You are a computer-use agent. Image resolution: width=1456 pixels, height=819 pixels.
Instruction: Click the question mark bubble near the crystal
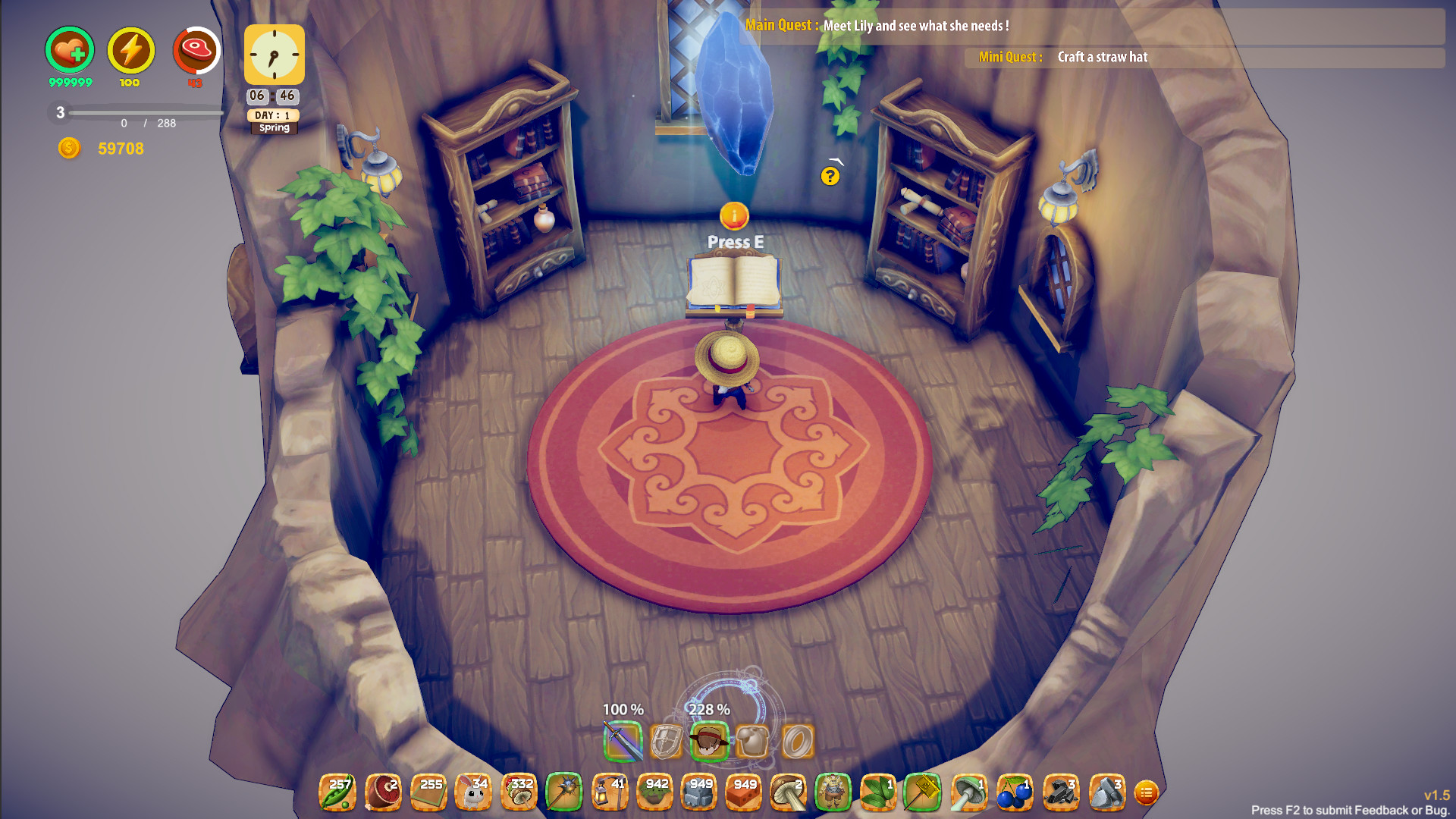point(830,177)
